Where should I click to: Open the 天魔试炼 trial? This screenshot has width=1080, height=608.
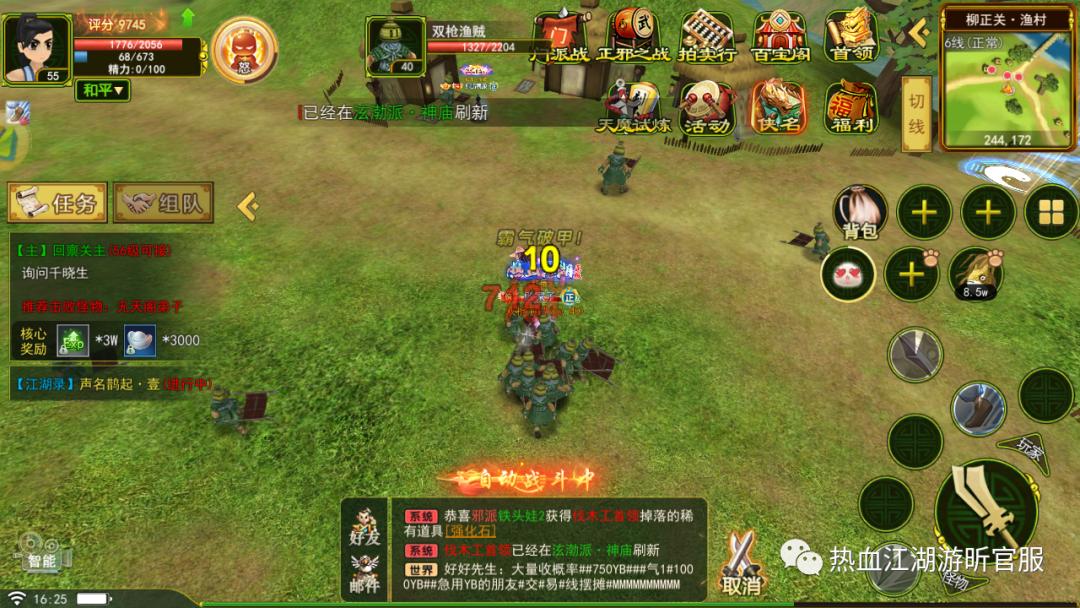tap(628, 108)
